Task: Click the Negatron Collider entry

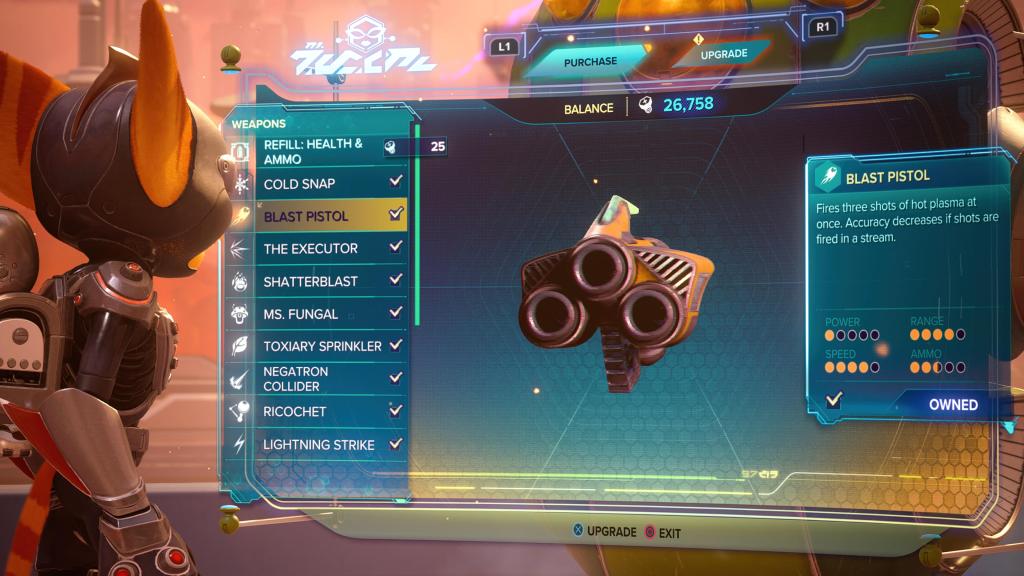Action: click(316, 378)
